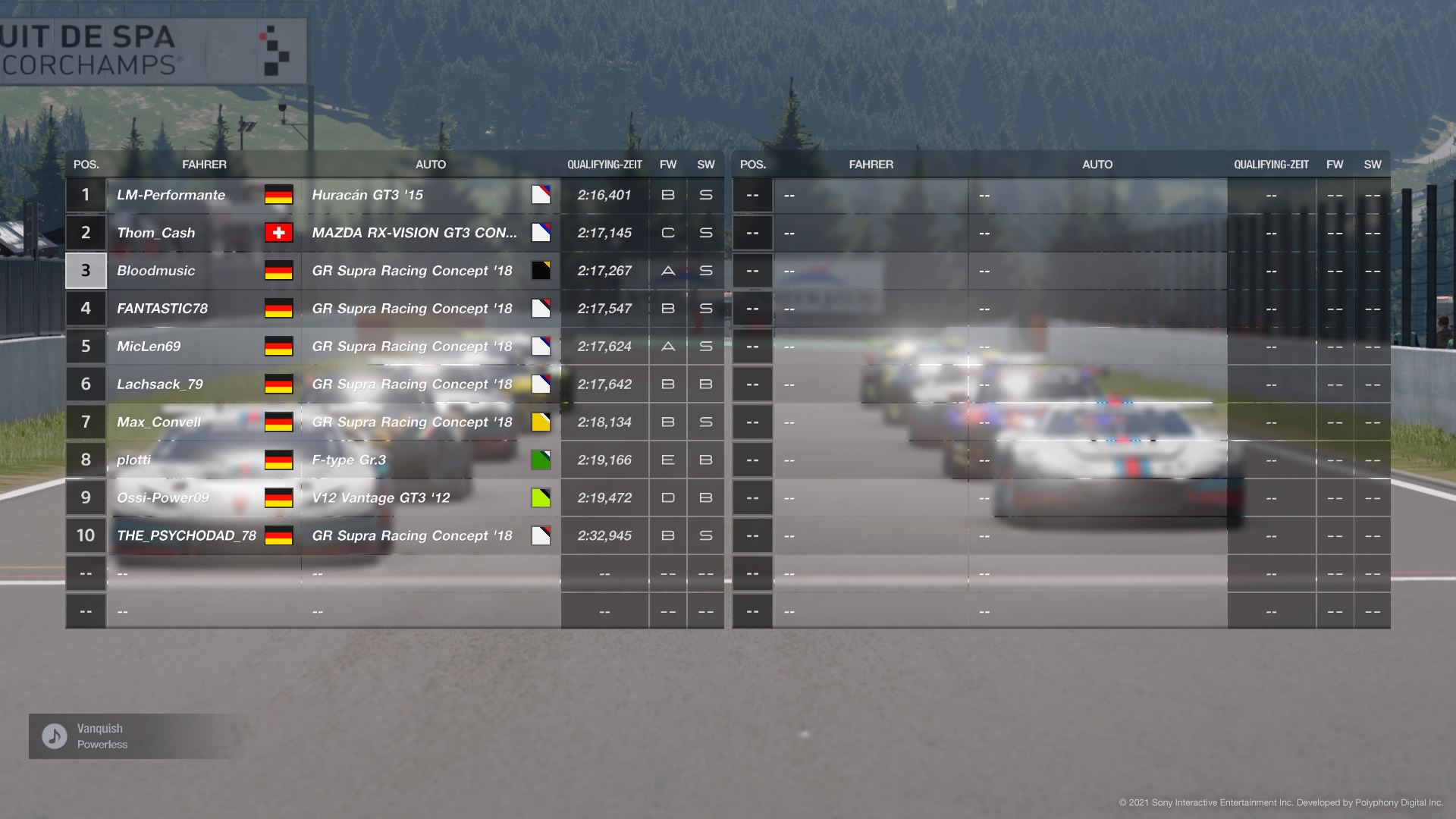Toggle the FW tire compound for LM-Performante
The height and width of the screenshot is (819, 1456).
coord(667,195)
